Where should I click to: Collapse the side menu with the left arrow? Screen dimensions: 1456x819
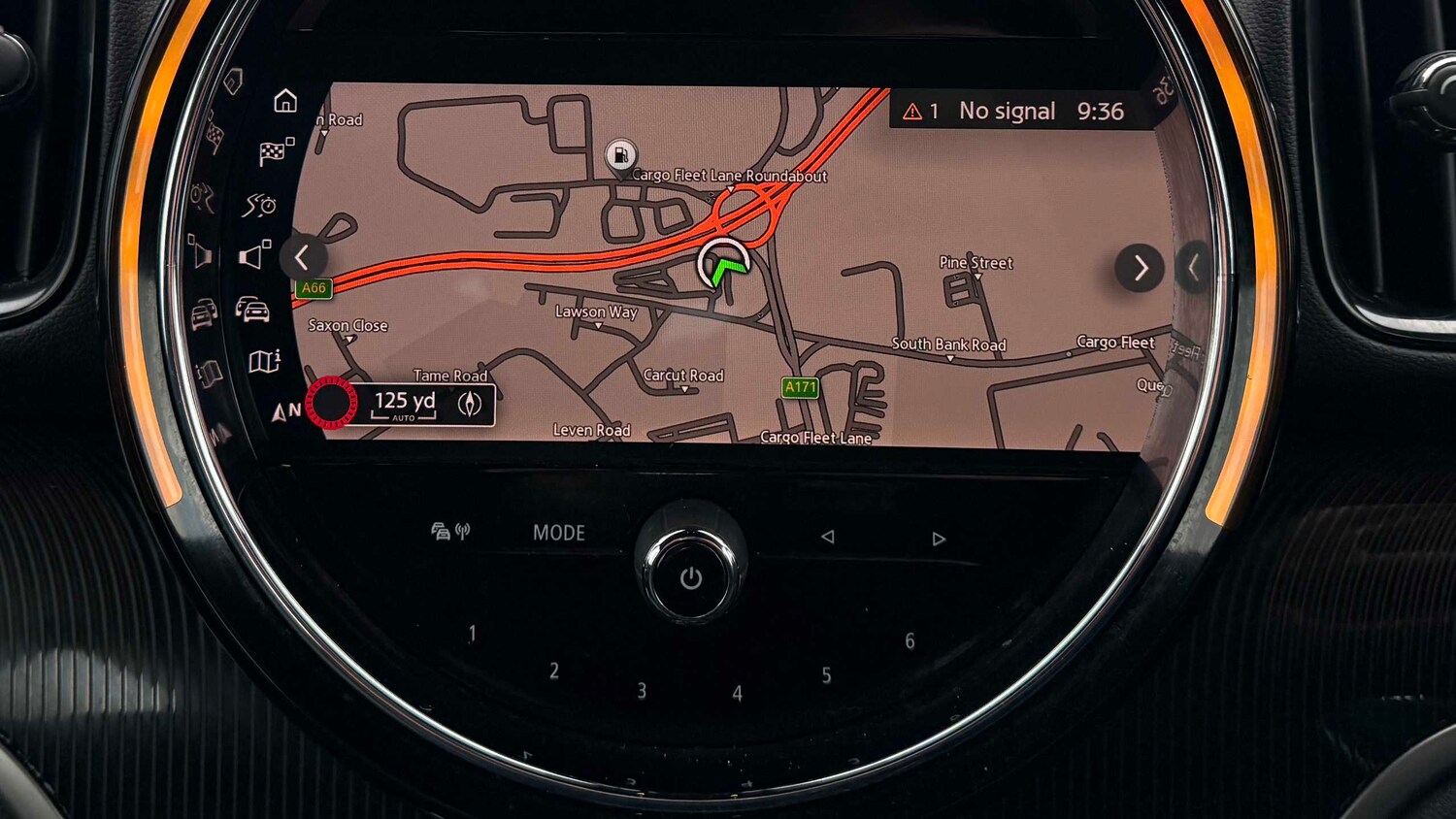click(x=302, y=258)
